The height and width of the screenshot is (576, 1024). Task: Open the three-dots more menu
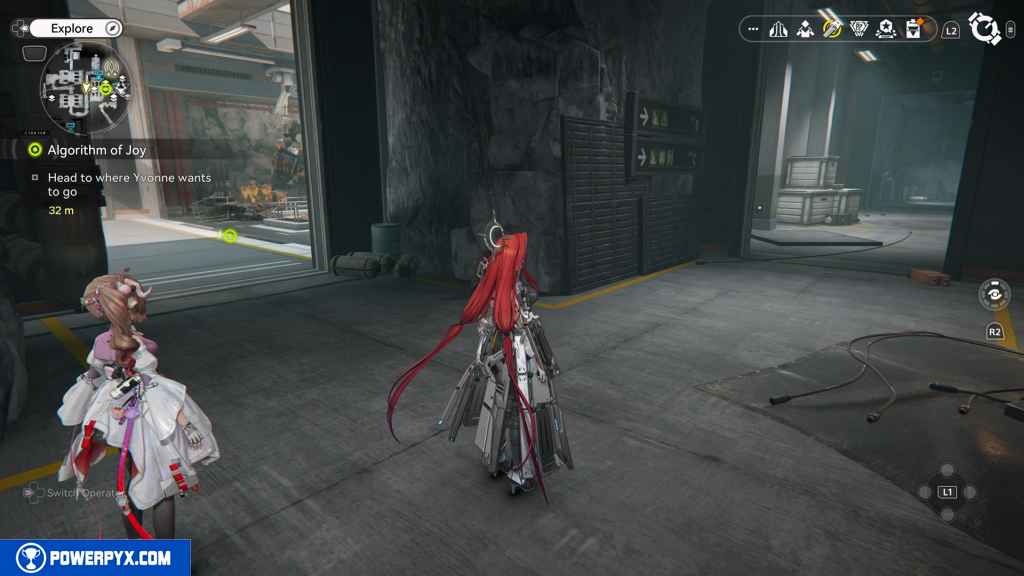point(753,29)
